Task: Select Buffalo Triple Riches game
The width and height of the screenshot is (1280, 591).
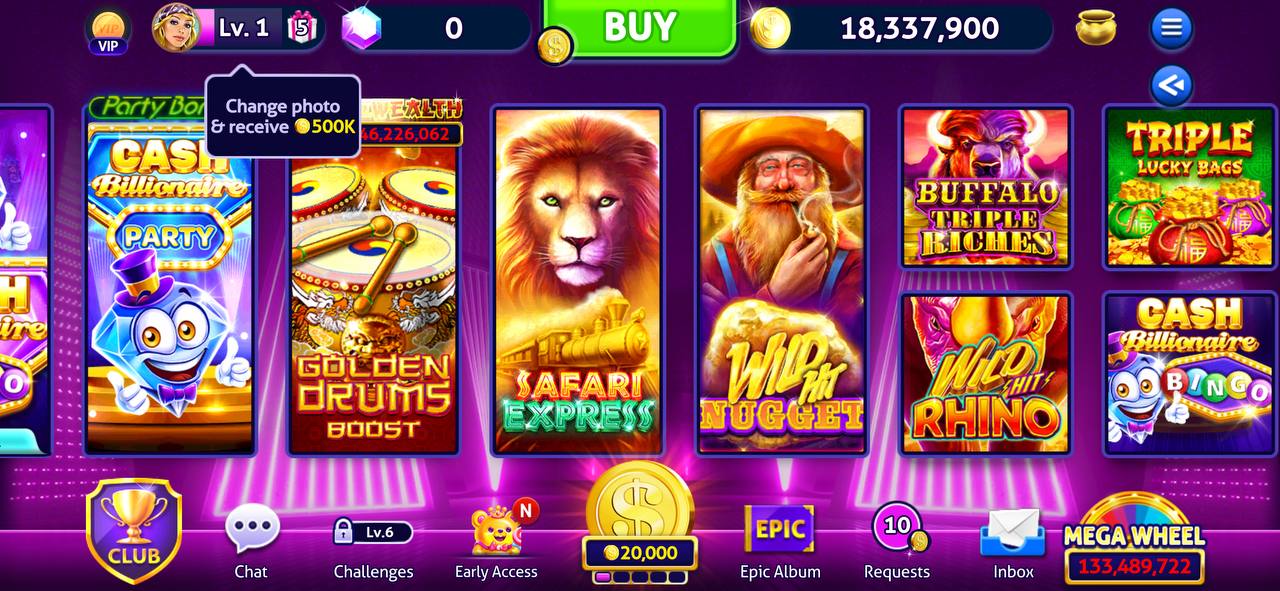Action: [x=985, y=187]
